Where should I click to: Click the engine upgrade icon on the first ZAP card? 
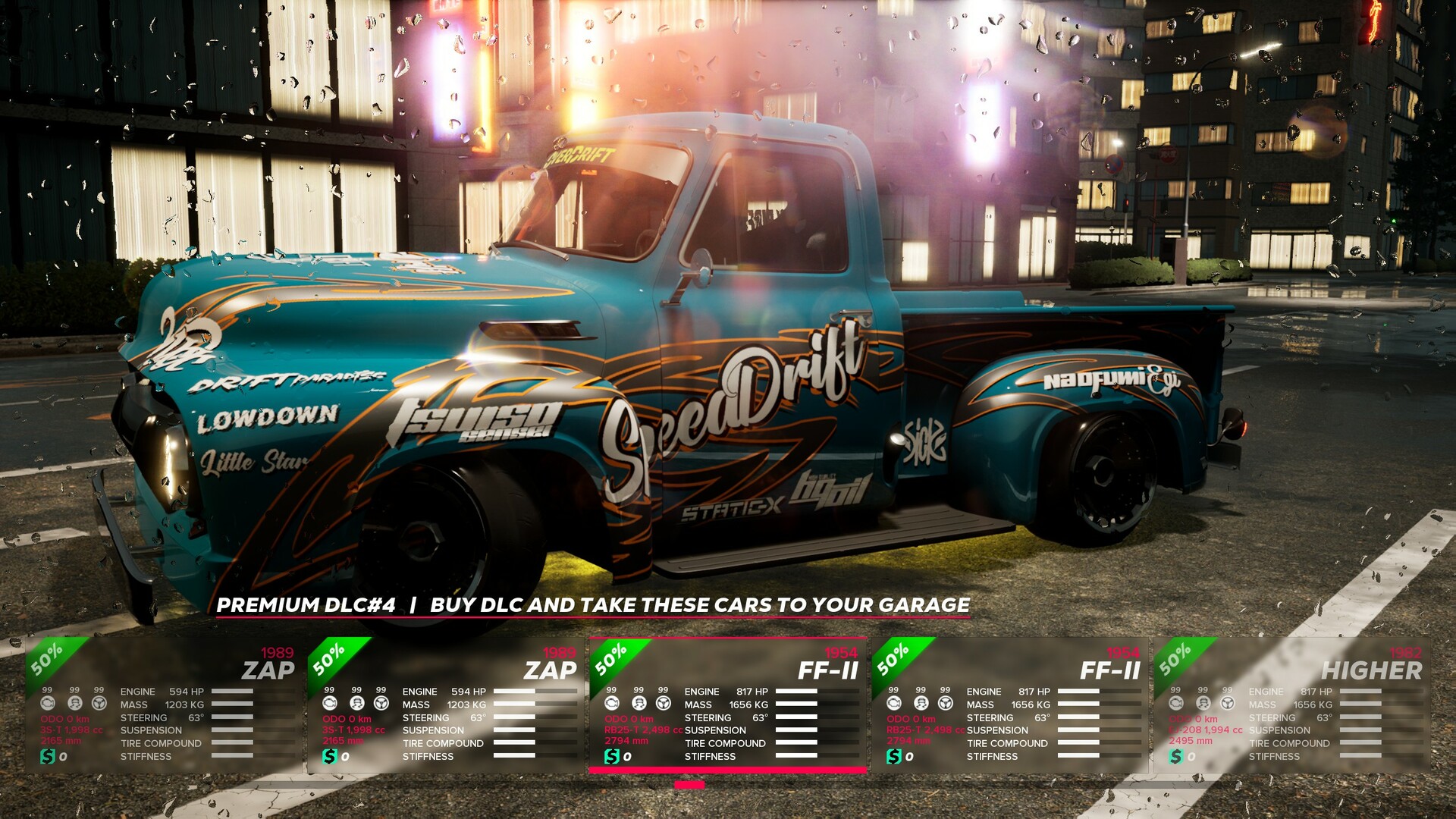tap(47, 703)
